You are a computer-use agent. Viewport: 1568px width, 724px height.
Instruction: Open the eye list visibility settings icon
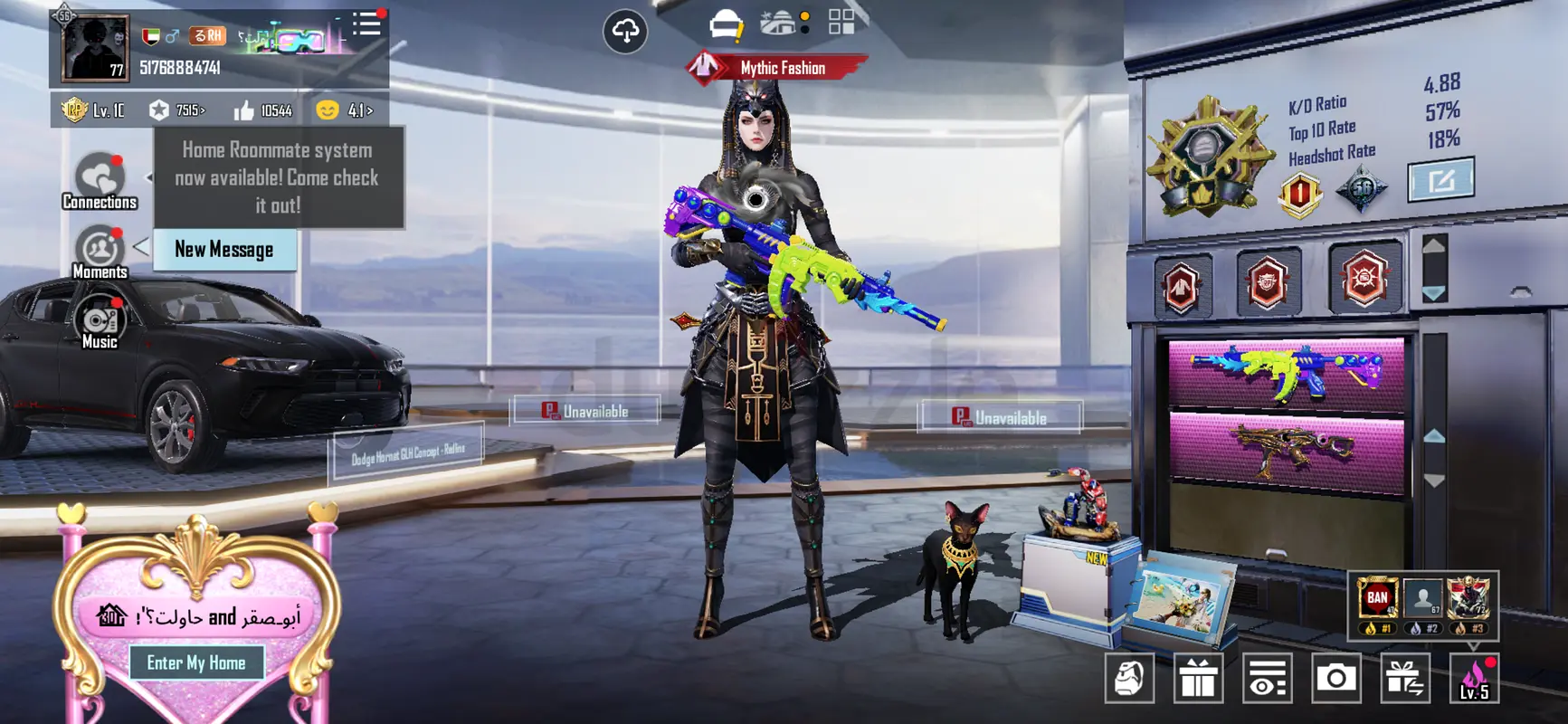pos(1267,678)
